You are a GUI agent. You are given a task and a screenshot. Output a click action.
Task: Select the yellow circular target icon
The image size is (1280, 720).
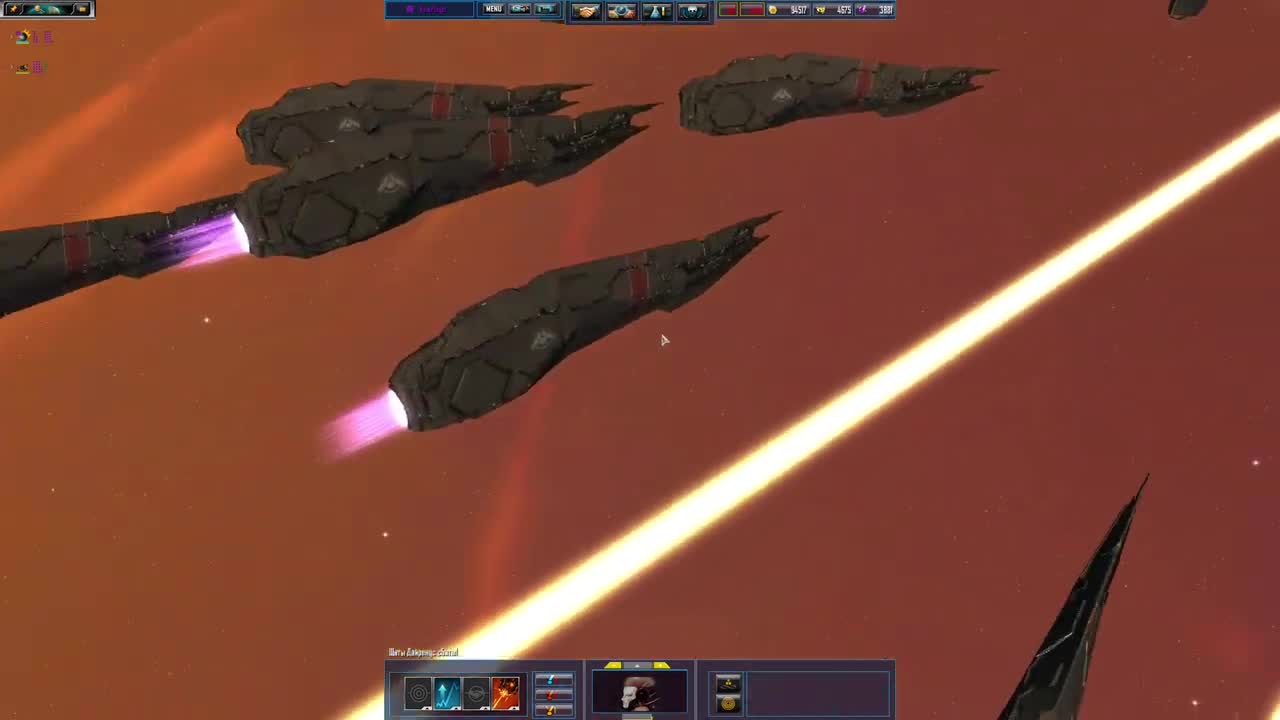pyautogui.click(x=729, y=702)
